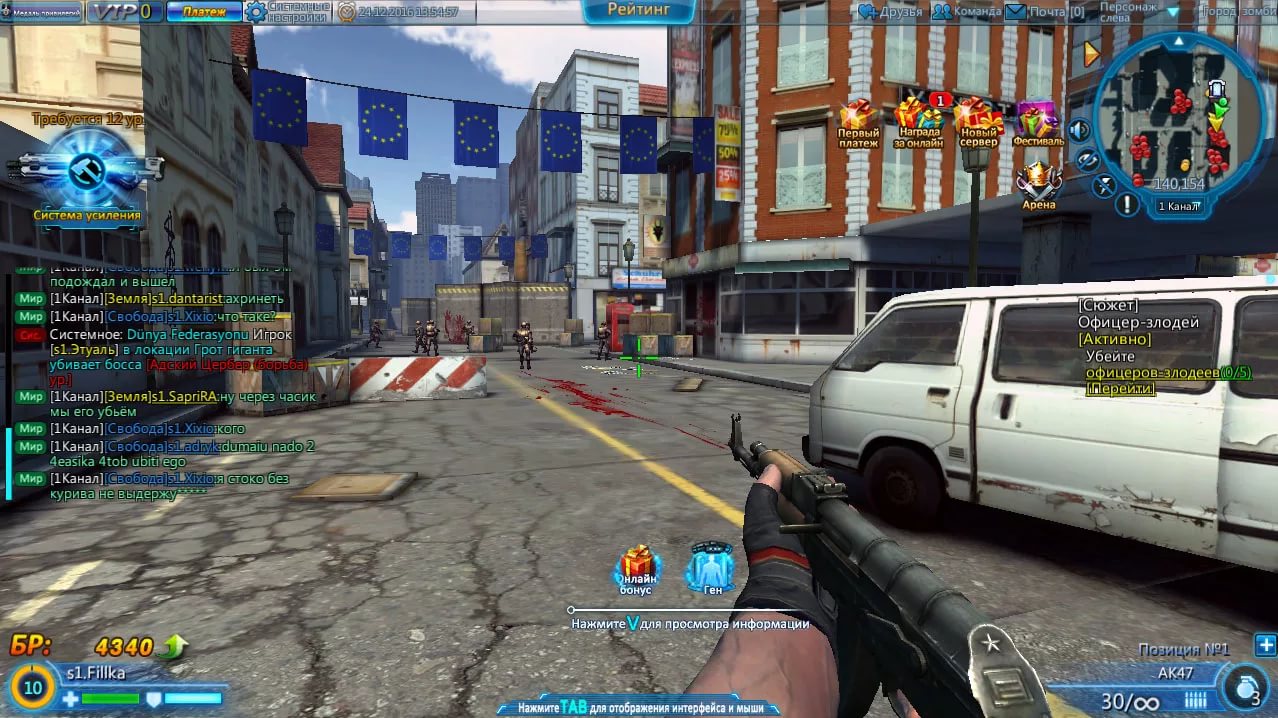
Task: Open the Команда team menu
Action: point(966,12)
